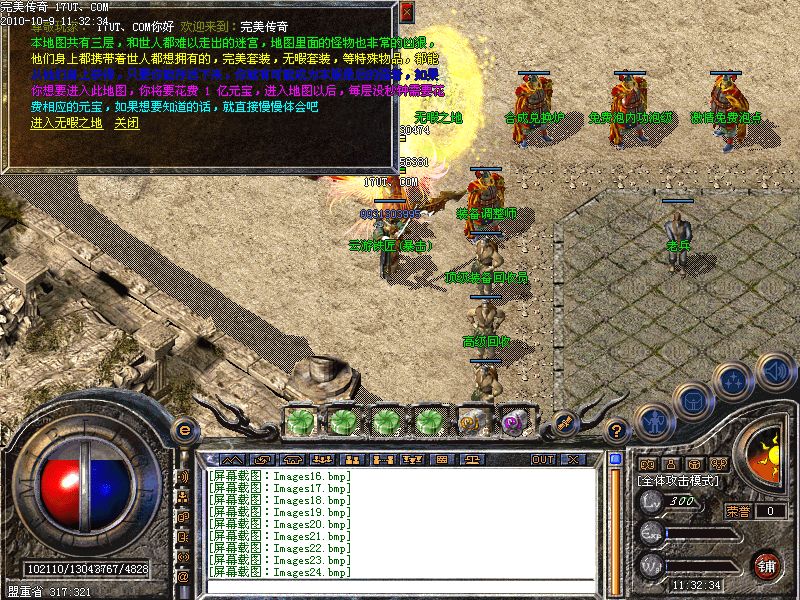Click the '@' button on the chat sidebar
Screen dimensions: 800x600
pos(183,576)
